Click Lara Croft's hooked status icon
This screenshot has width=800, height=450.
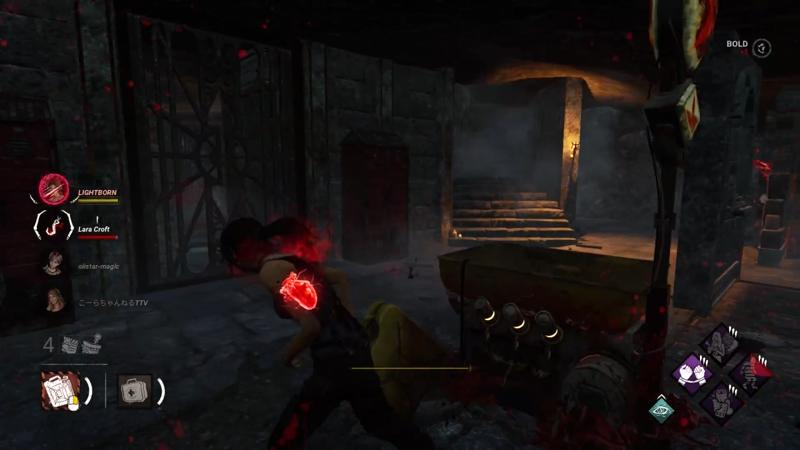pos(53,226)
